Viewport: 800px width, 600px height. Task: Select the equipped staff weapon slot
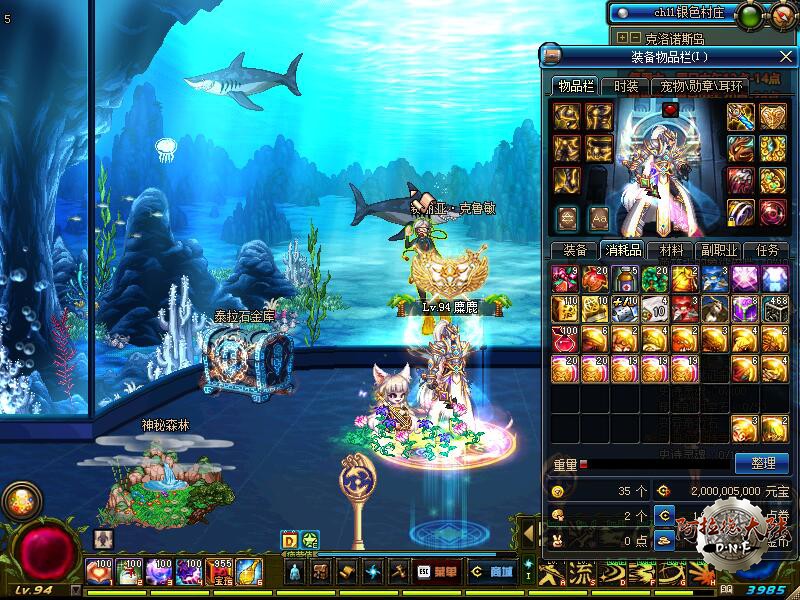pyautogui.click(x=741, y=118)
